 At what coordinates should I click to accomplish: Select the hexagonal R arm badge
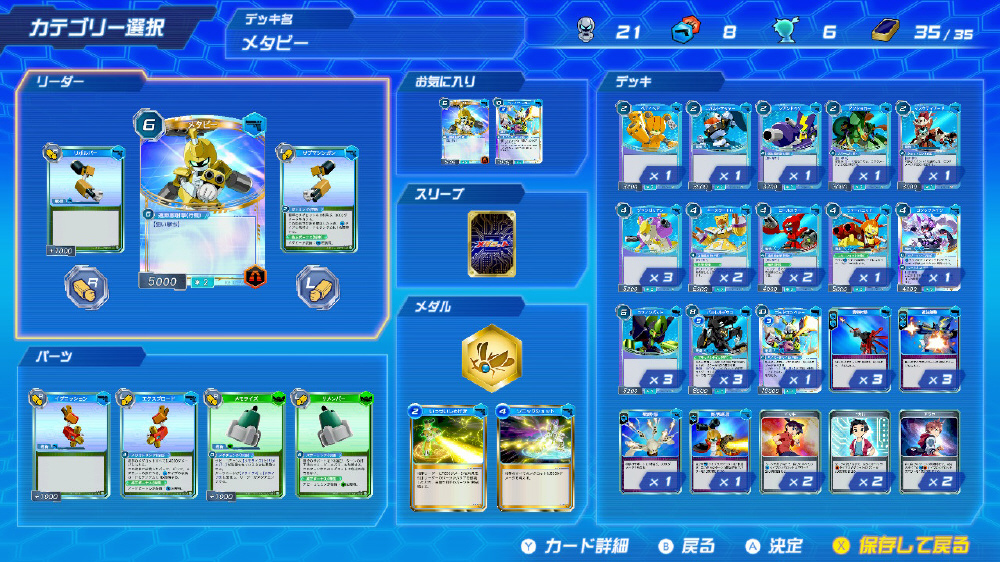tap(86, 286)
